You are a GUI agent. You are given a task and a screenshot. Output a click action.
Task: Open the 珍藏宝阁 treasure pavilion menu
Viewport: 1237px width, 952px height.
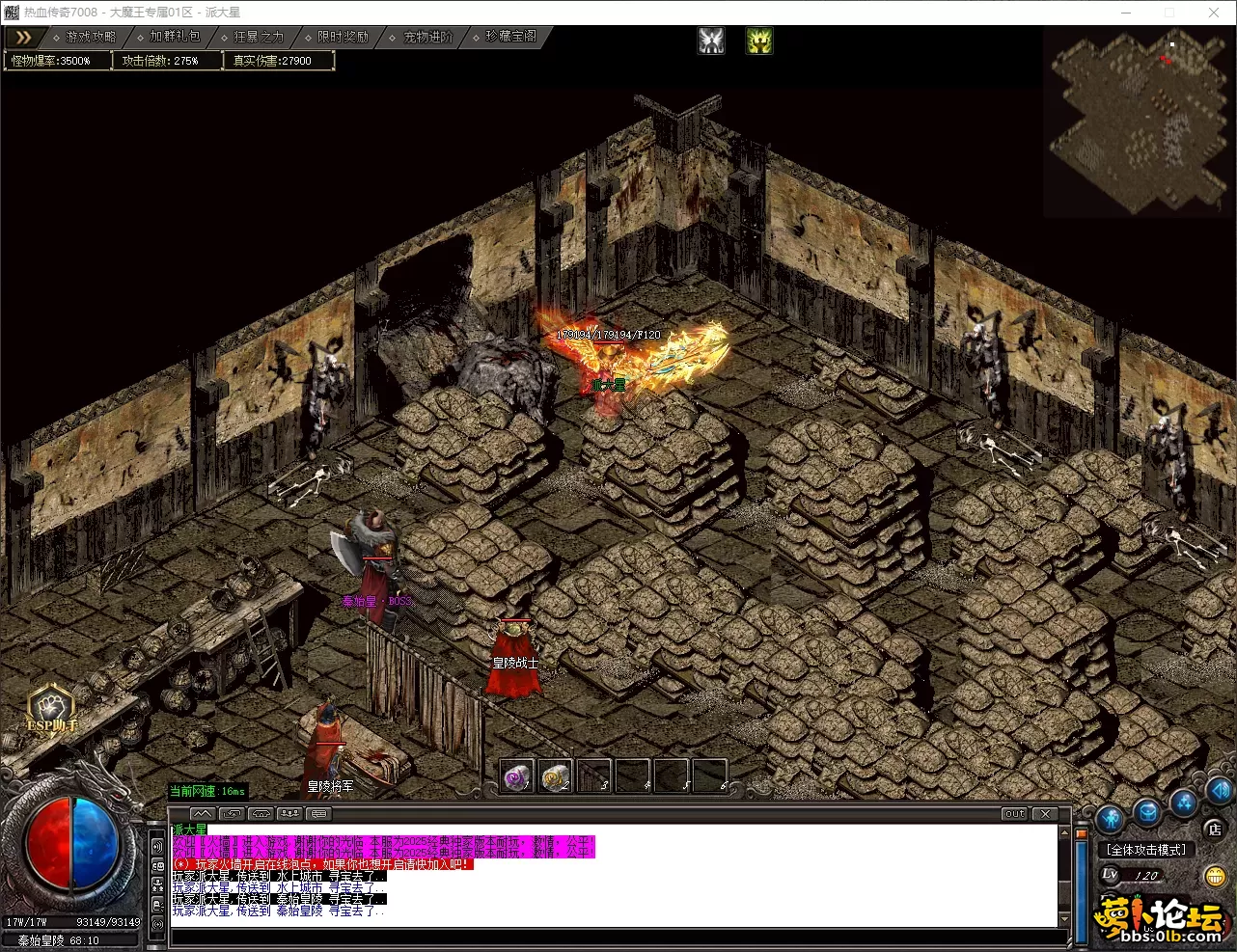pos(509,37)
